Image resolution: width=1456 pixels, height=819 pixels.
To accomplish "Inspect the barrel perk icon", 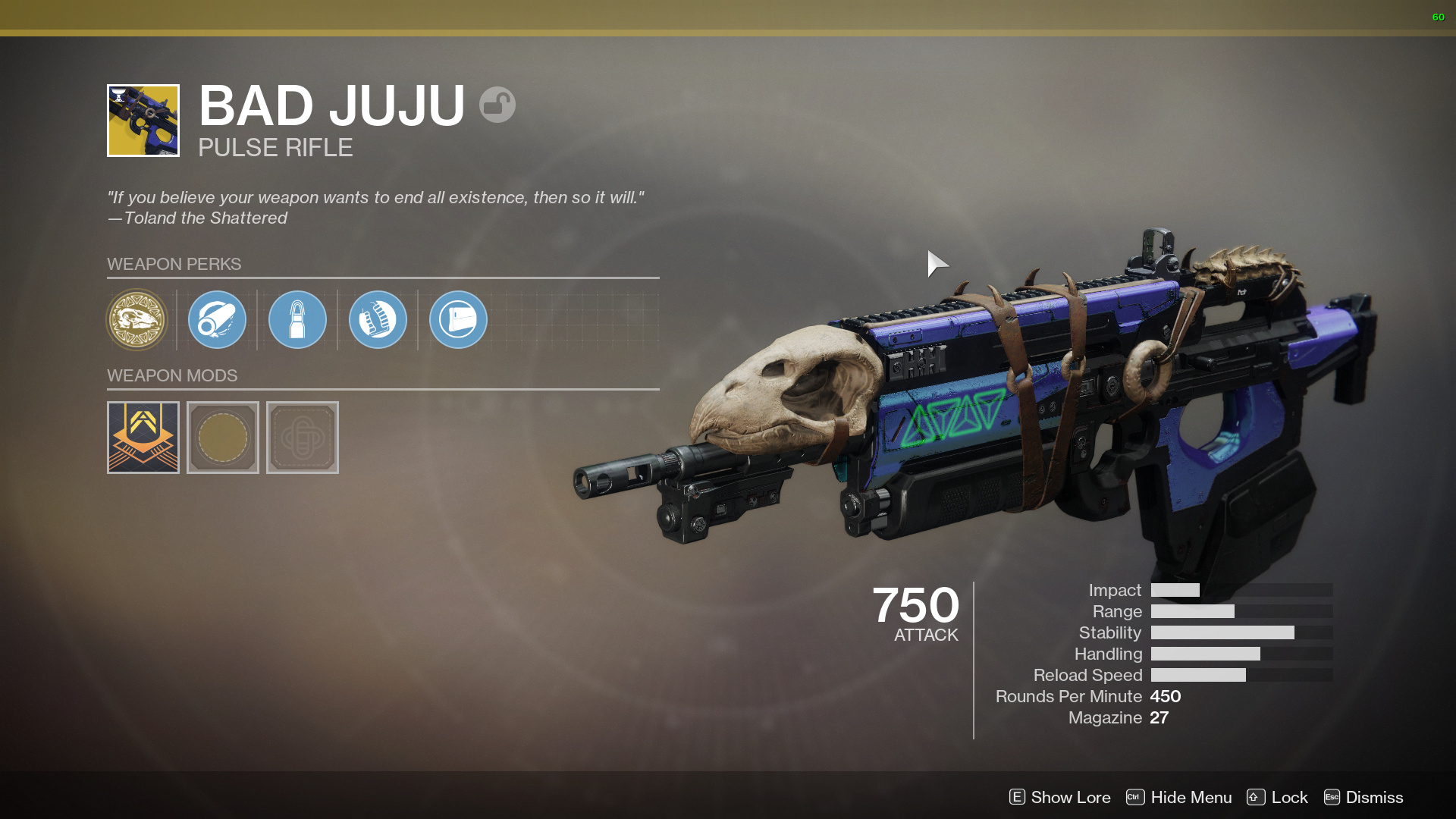I will click(217, 320).
